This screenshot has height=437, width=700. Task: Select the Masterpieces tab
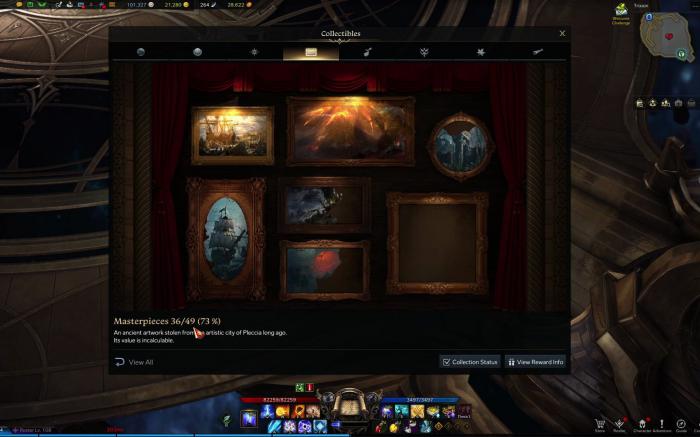(x=311, y=52)
